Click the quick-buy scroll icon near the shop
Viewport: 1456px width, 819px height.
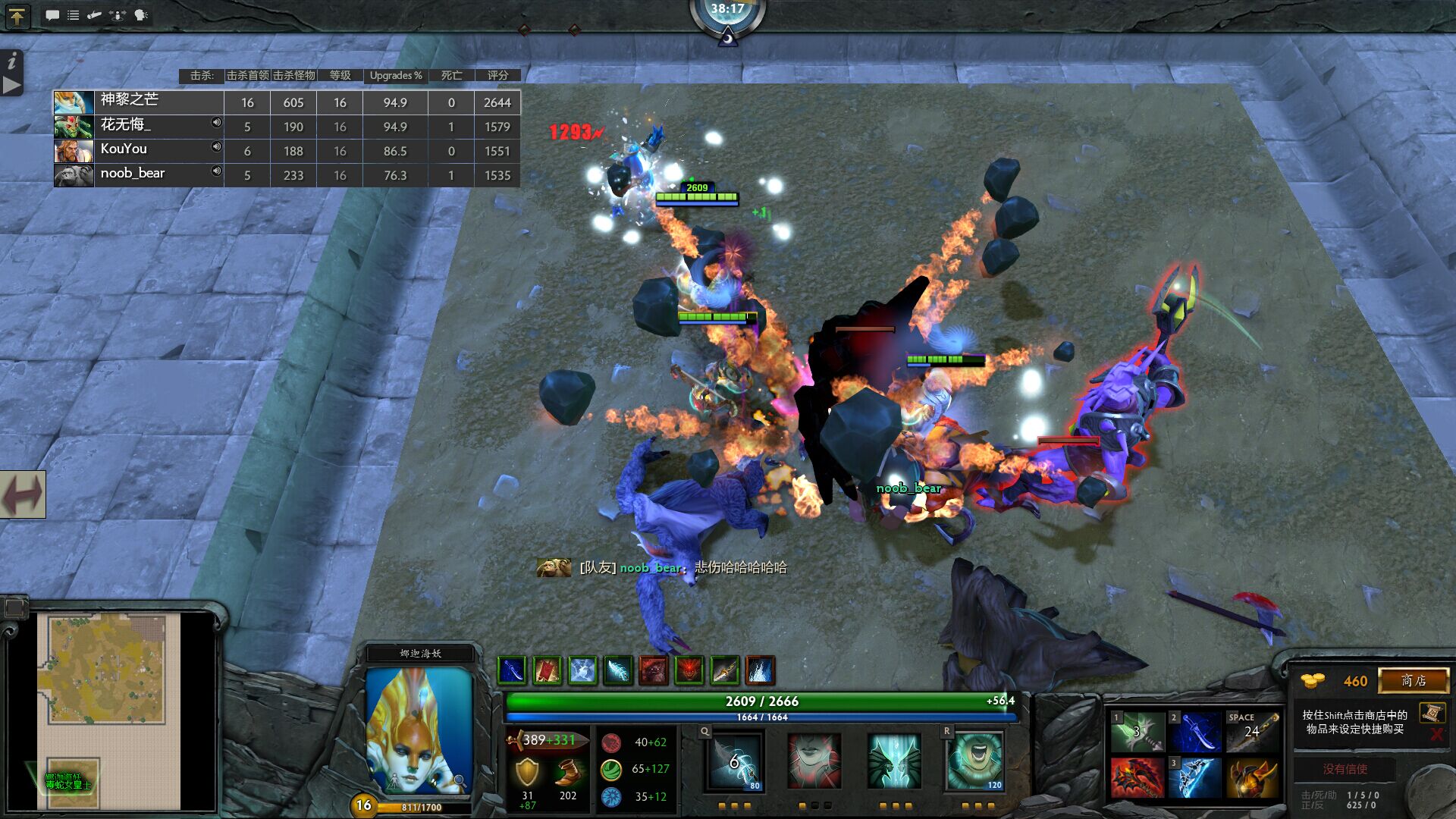pos(1432,712)
